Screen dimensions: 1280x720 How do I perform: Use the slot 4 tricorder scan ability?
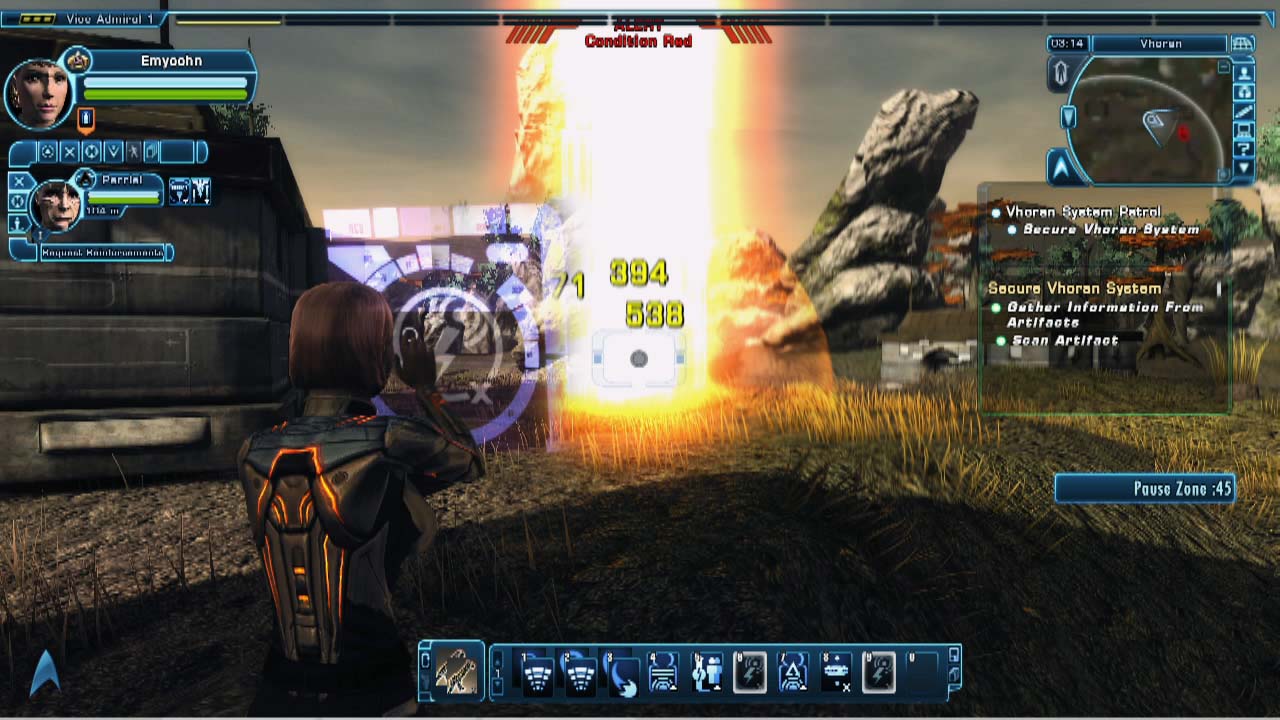[664, 673]
